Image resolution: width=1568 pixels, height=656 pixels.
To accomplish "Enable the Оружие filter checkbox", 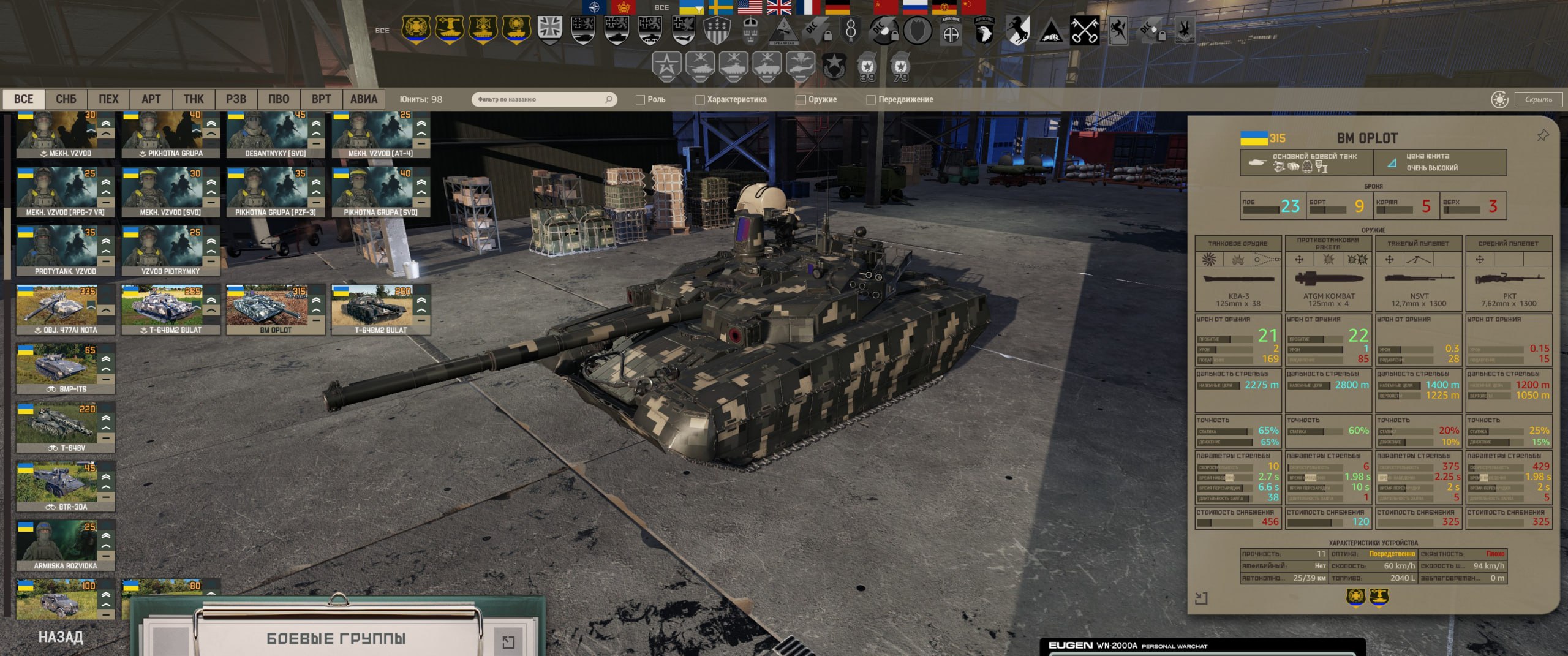I will [x=801, y=100].
